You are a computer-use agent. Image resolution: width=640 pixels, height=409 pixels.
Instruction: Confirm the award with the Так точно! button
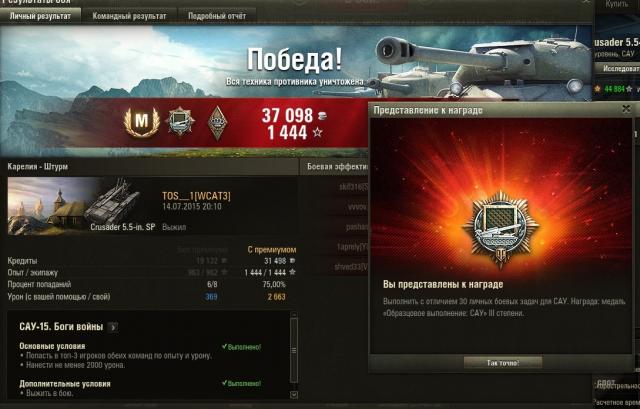(x=501, y=362)
